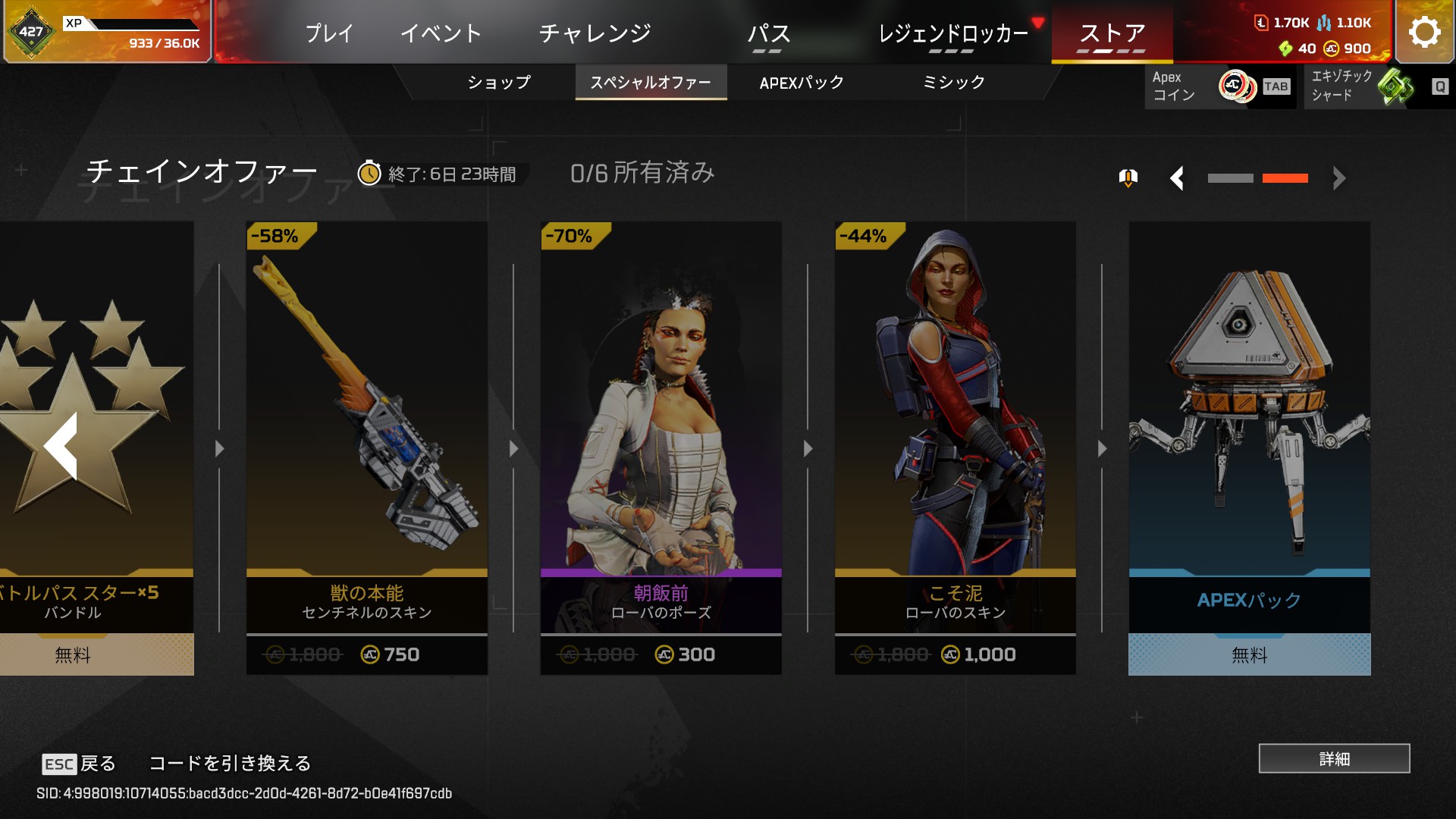Select the 獣の本能 Sentinel skin offer
1456x819 pixels.
(367, 447)
